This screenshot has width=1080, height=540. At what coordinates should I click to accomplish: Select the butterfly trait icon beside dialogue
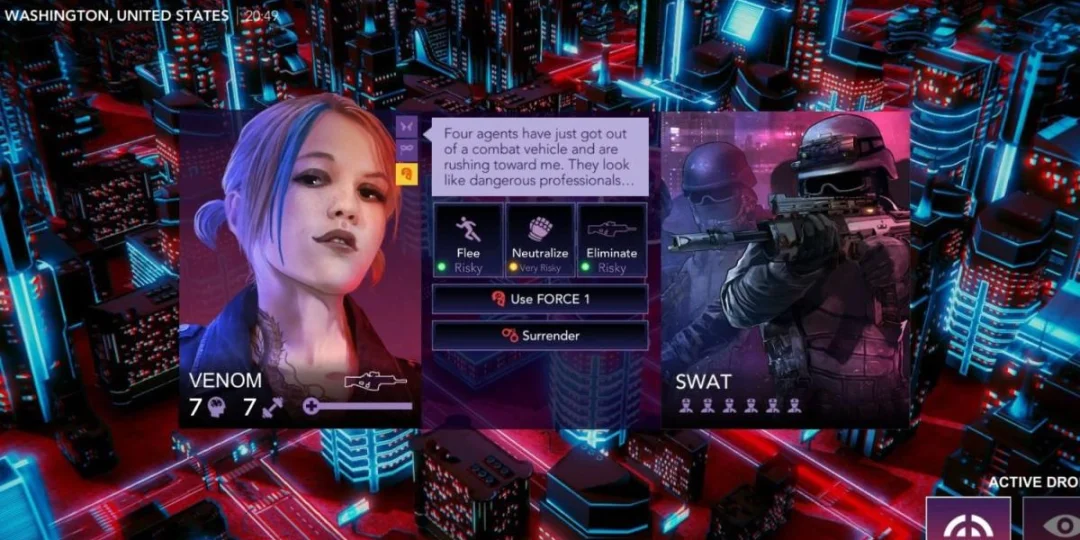408,127
